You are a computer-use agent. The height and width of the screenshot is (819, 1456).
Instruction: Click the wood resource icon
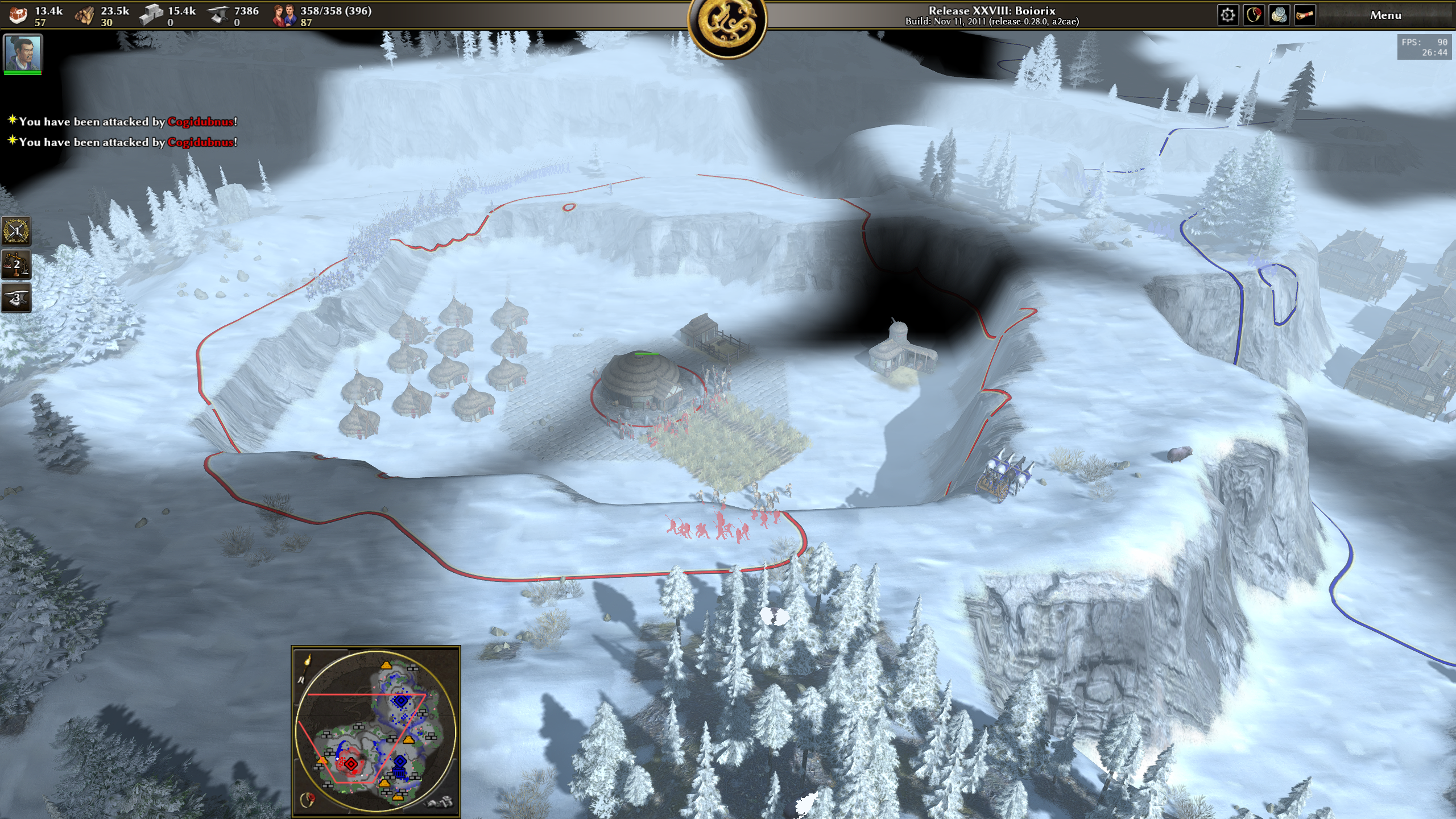tap(85, 15)
